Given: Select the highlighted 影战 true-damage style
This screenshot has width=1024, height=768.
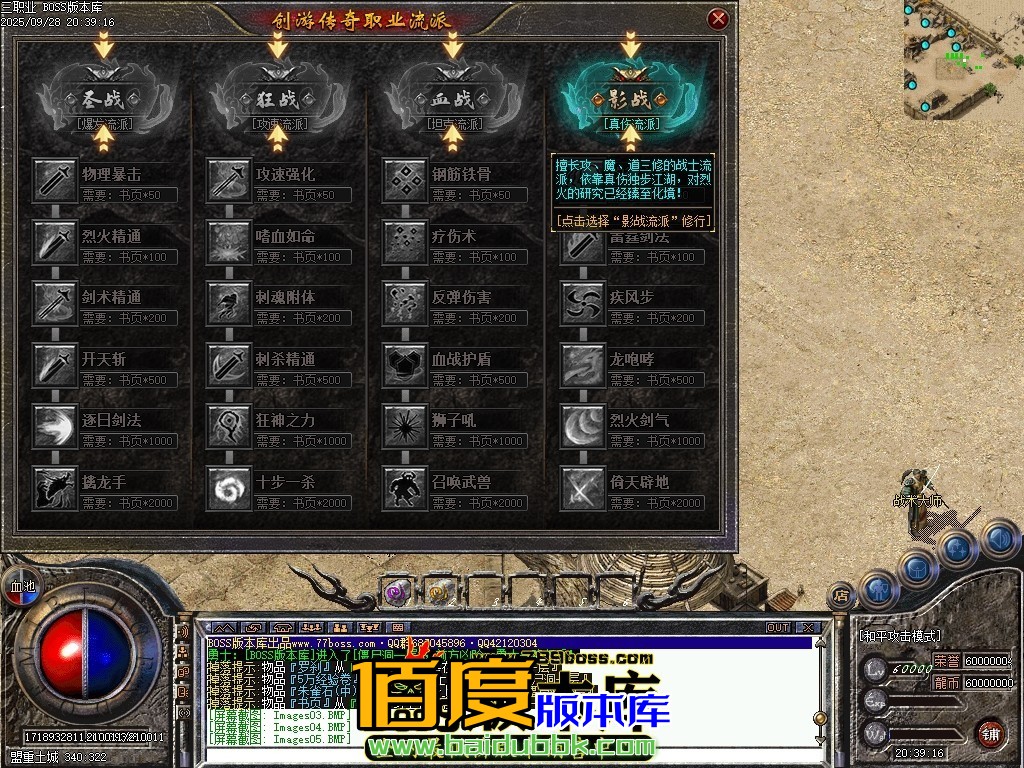Looking at the screenshot, I should tap(630, 99).
